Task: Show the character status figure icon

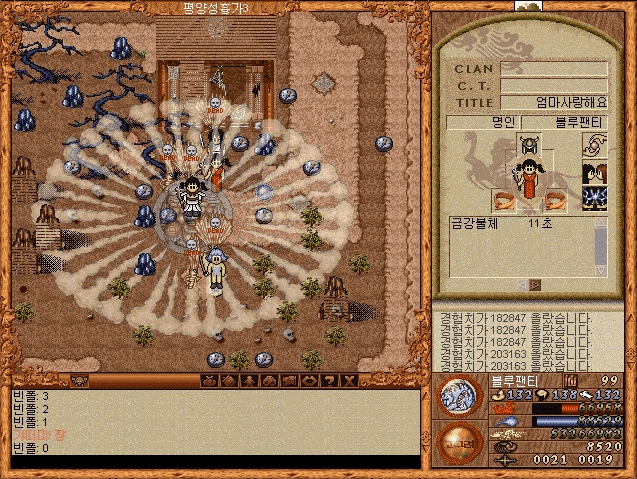Action: [249, 381]
